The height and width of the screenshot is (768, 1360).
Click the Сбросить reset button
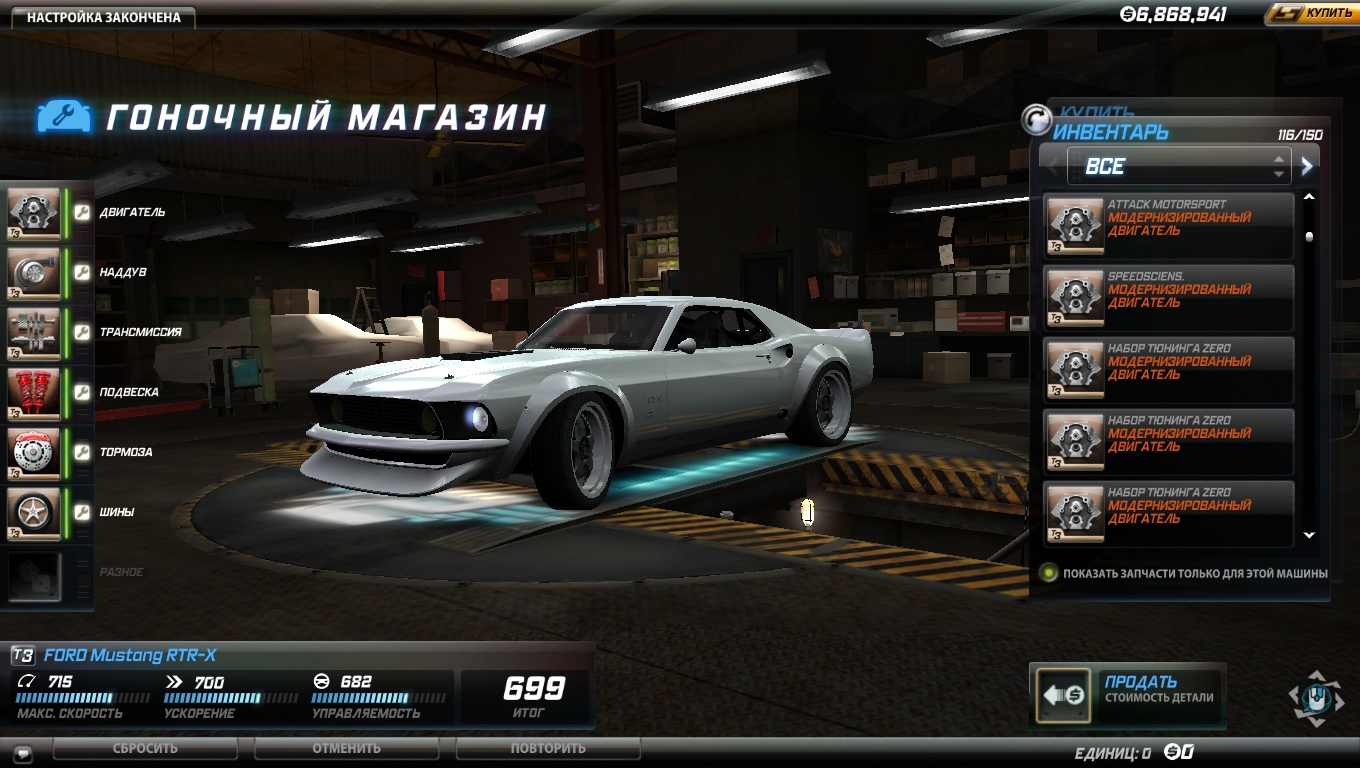tap(145, 748)
